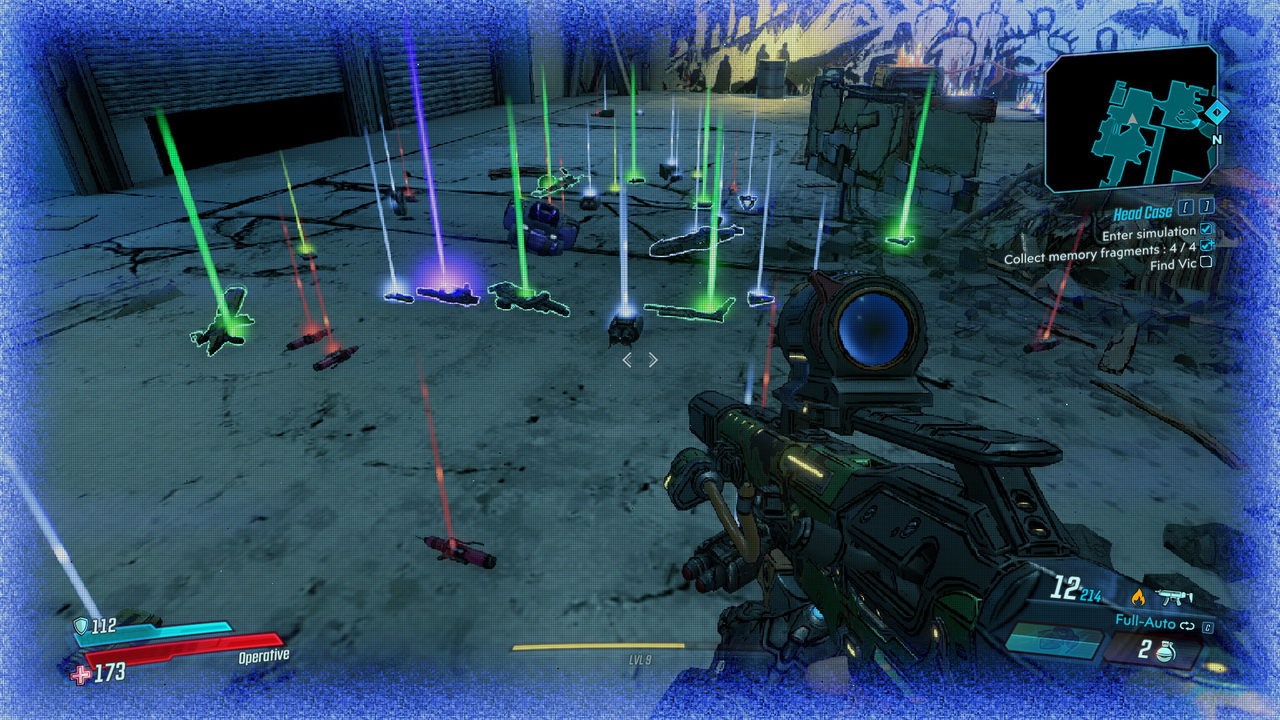The height and width of the screenshot is (720, 1280).
Task: Select the submachine gun weapon icon
Action: pyautogui.click(x=1171, y=598)
